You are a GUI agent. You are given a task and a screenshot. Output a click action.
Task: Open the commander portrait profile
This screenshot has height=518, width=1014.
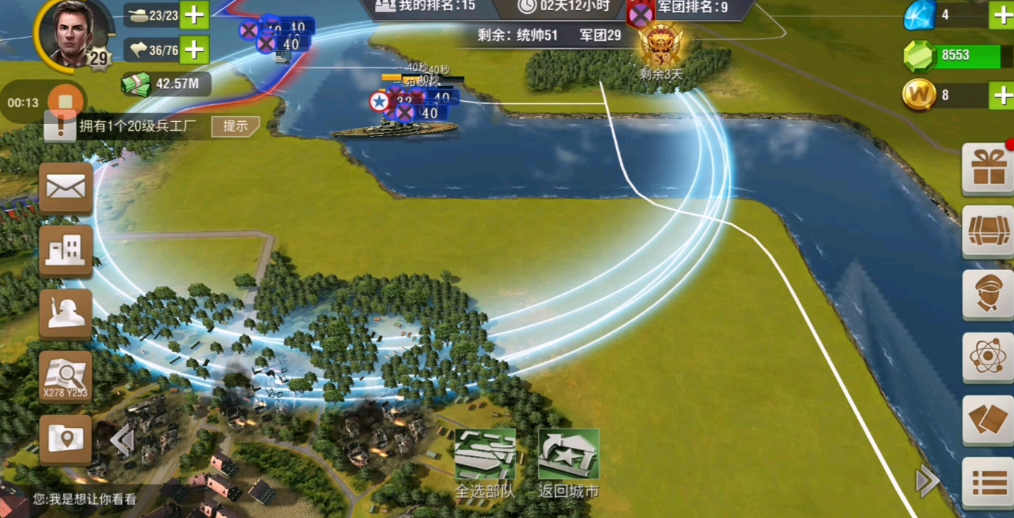coord(68,33)
